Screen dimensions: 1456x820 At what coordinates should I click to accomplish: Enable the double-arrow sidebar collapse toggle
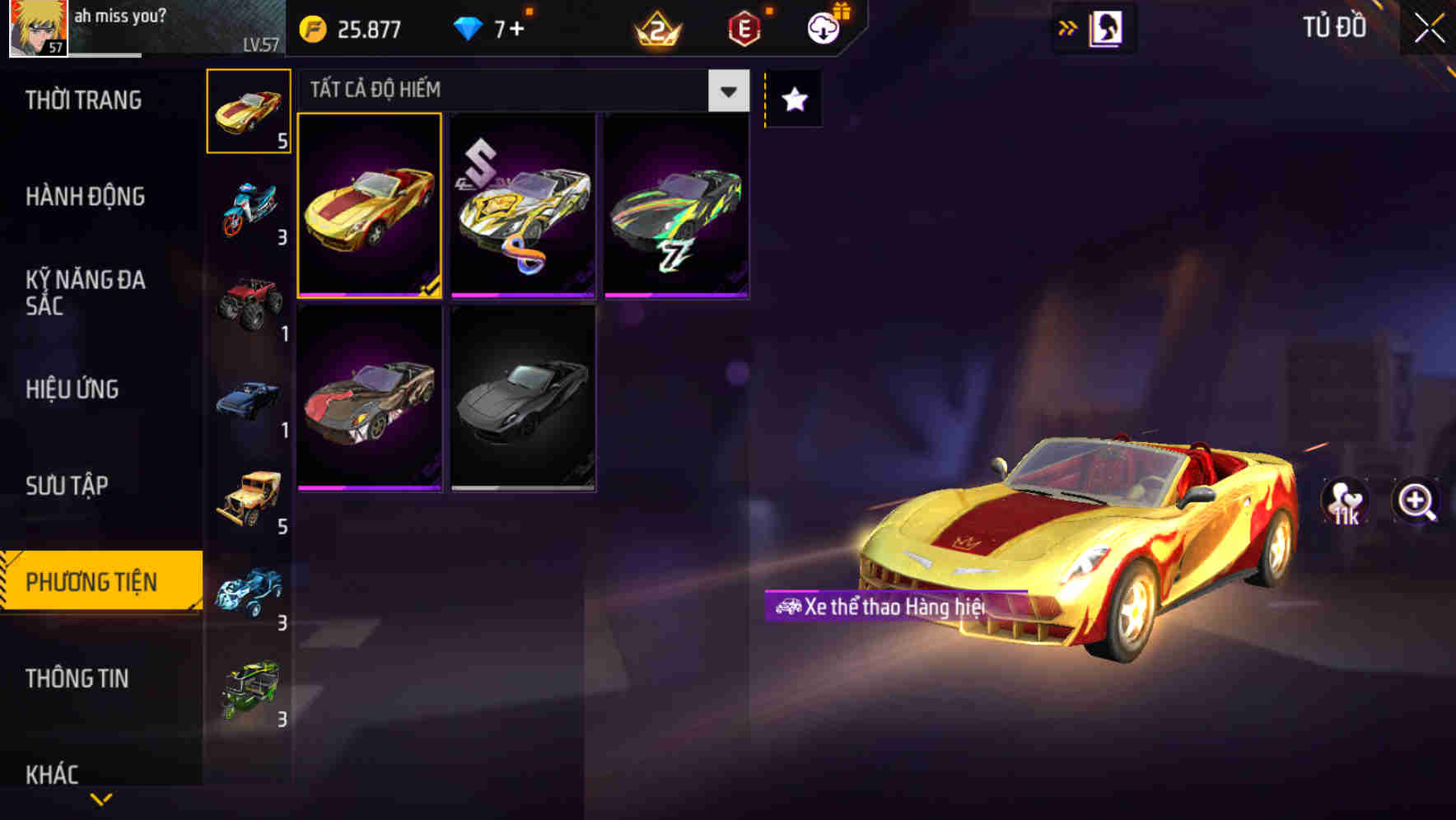click(x=1068, y=27)
